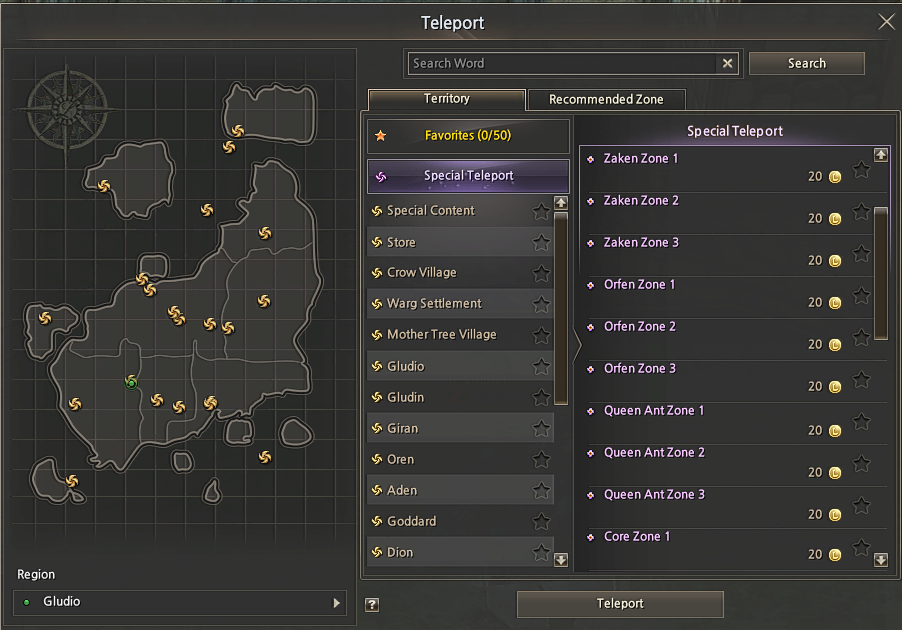This screenshot has width=902, height=630.
Task: Select Giran in the territory list
Action: [403, 428]
